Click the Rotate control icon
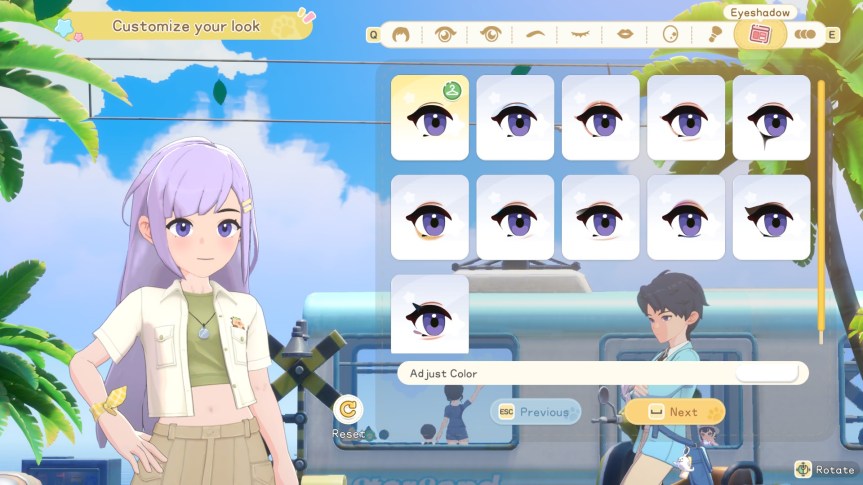 pyautogui.click(x=803, y=469)
